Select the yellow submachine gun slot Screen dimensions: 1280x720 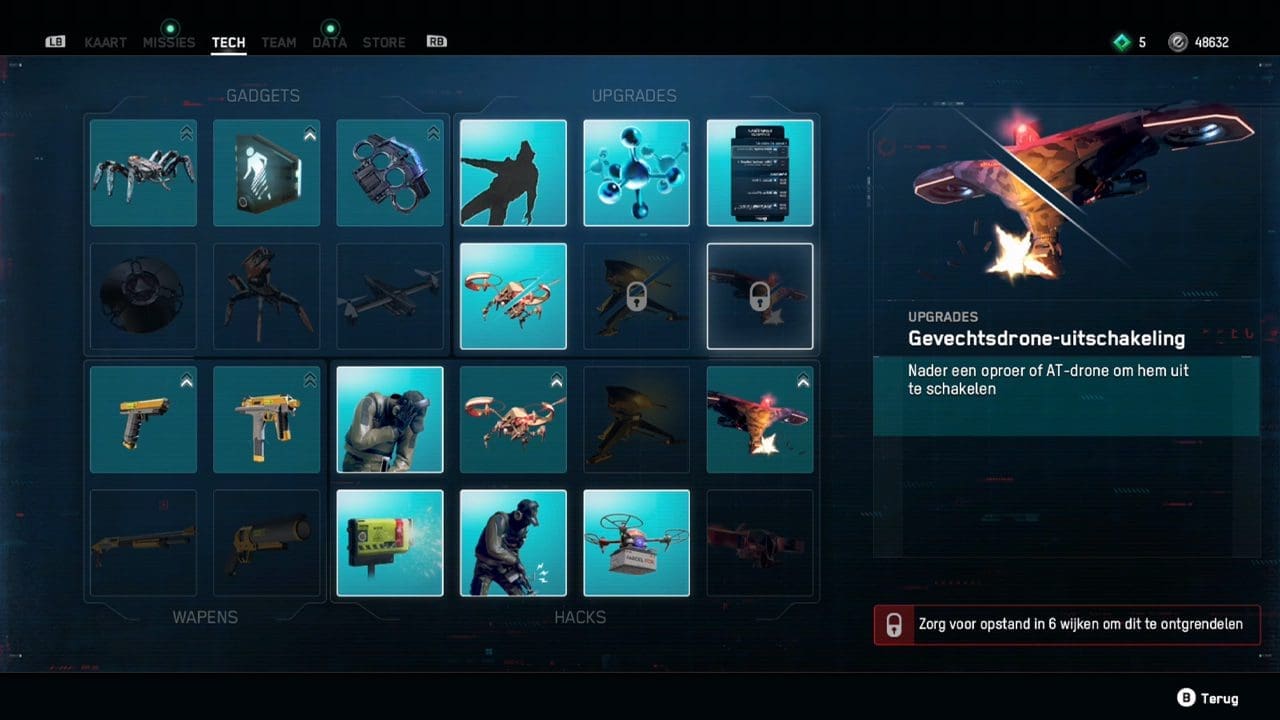266,419
